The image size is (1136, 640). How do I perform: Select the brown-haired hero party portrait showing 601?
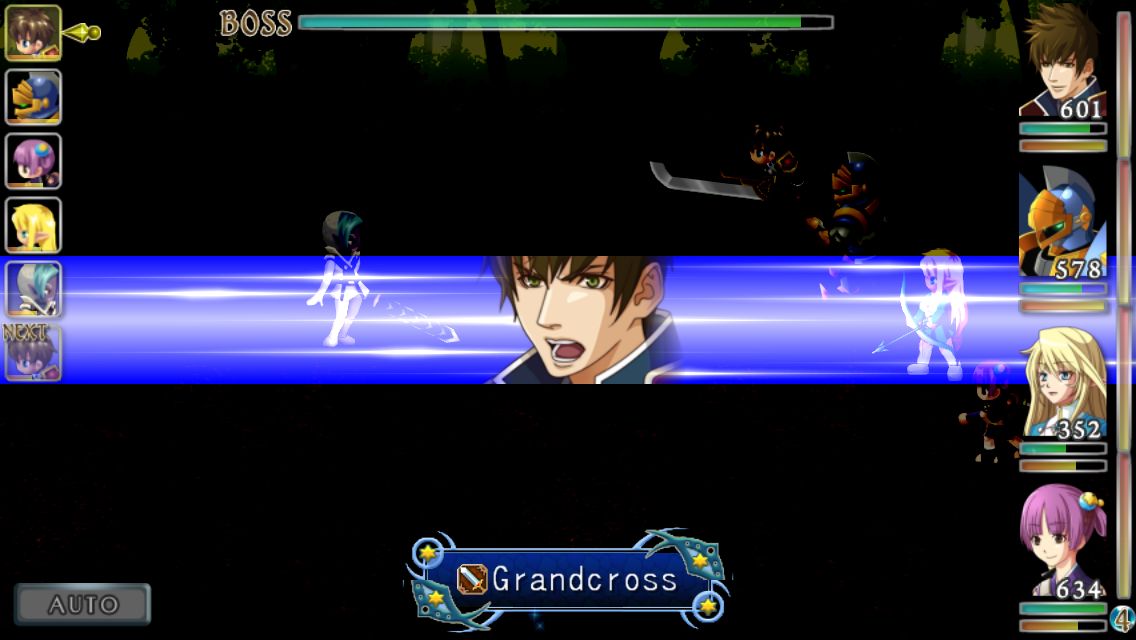pyautogui.click(x=1063, y=64)
